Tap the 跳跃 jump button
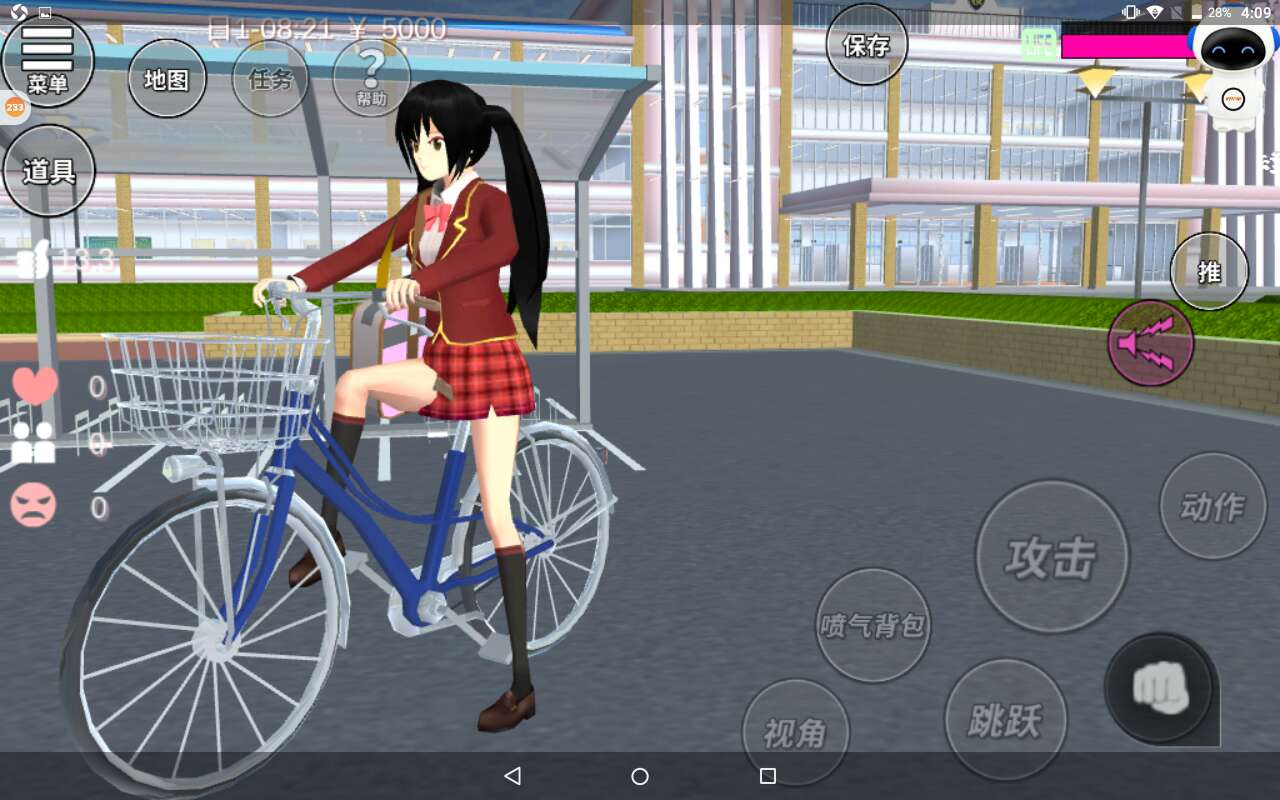Screen dimensions: 1280x800 pos(1005,719)
